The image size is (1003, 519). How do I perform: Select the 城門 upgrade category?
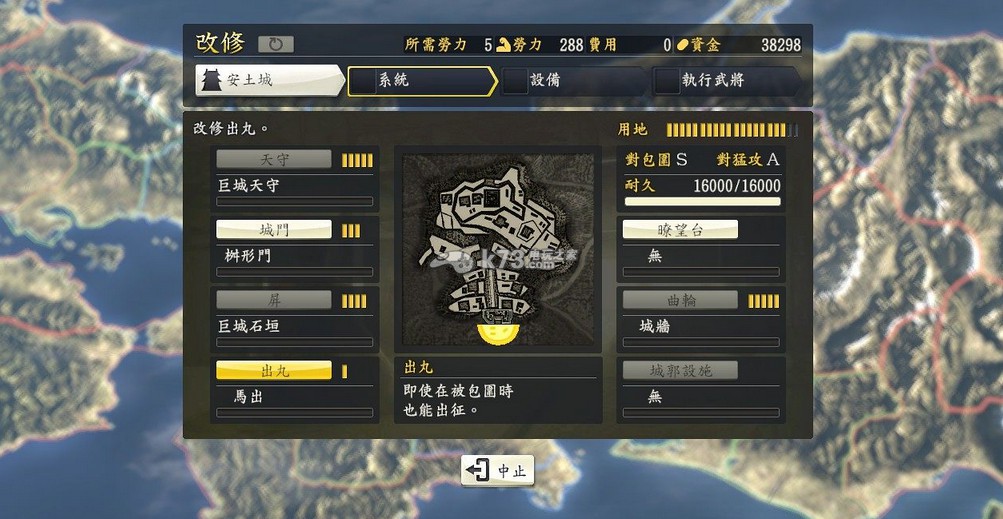point(274,230)
